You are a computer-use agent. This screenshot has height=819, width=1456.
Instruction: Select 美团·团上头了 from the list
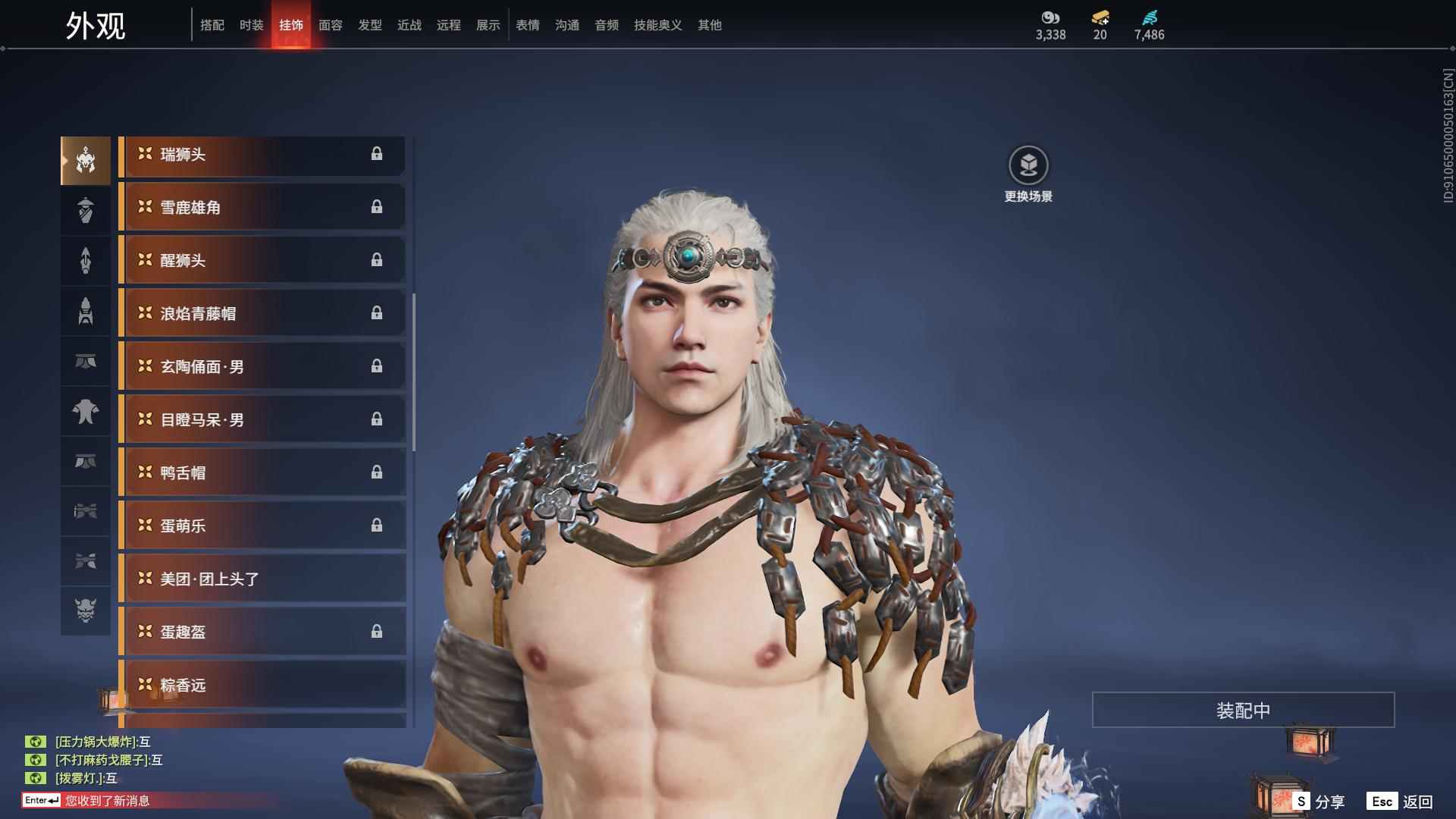(x=262, y=579)
